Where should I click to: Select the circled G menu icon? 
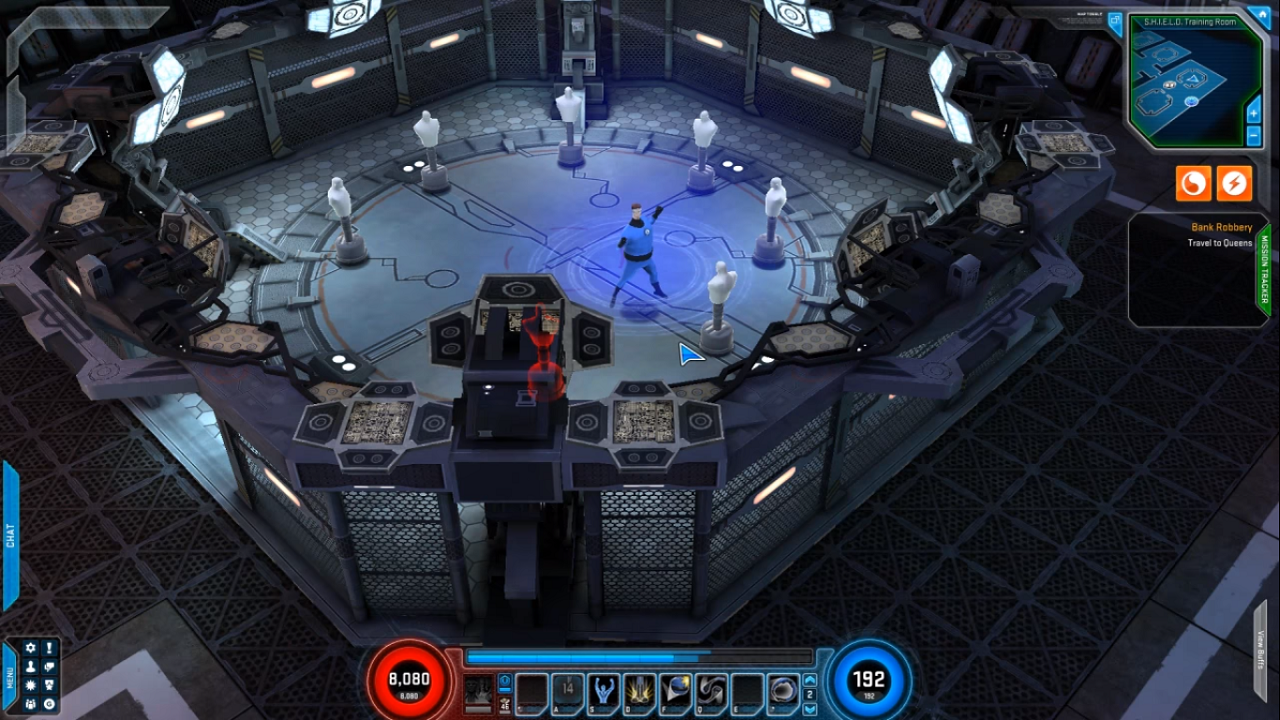pyautogui.click(x=49, y=704)
